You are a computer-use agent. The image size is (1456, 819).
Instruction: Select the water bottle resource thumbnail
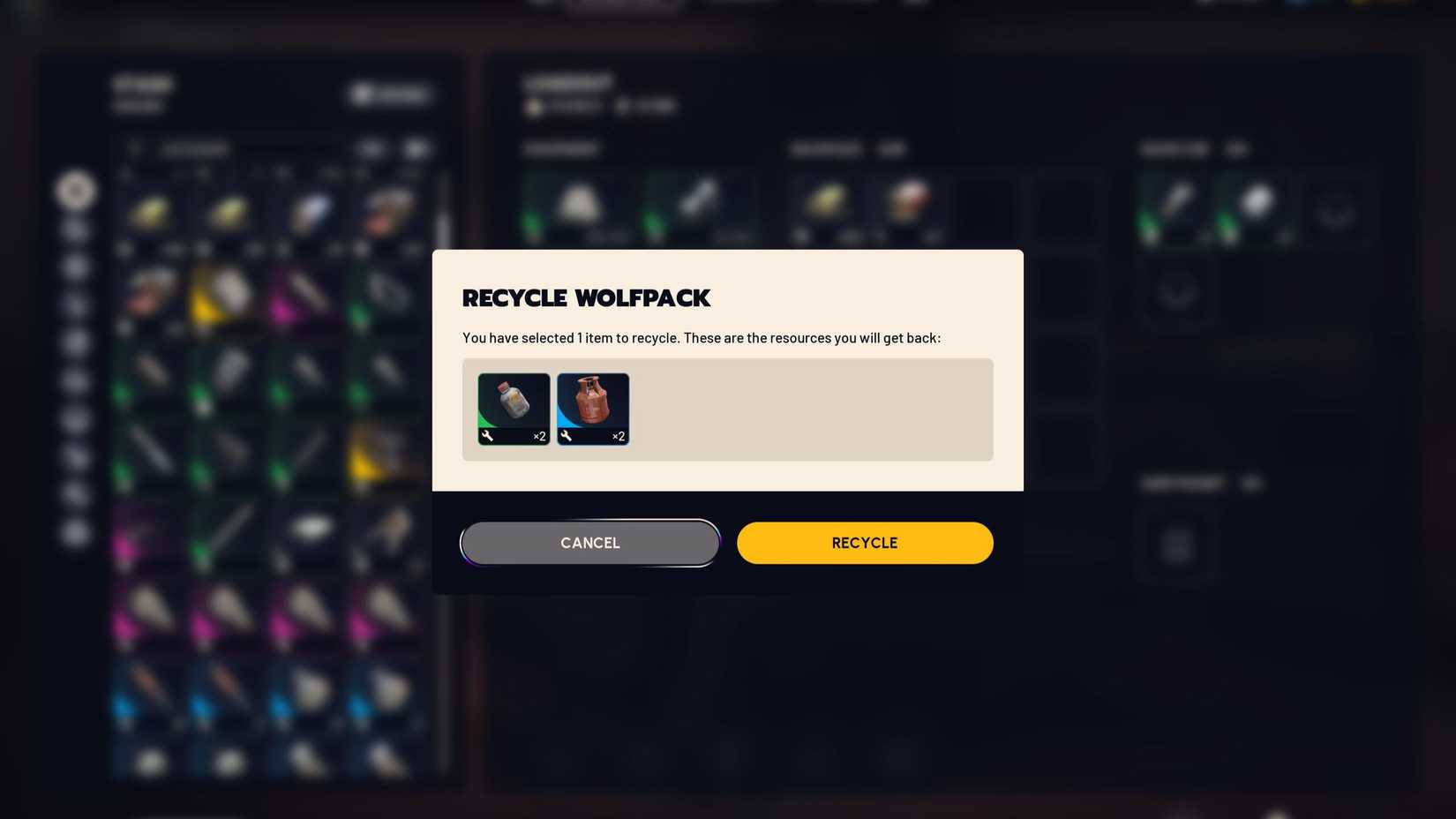pyautogui.click(x=513, y=404)
